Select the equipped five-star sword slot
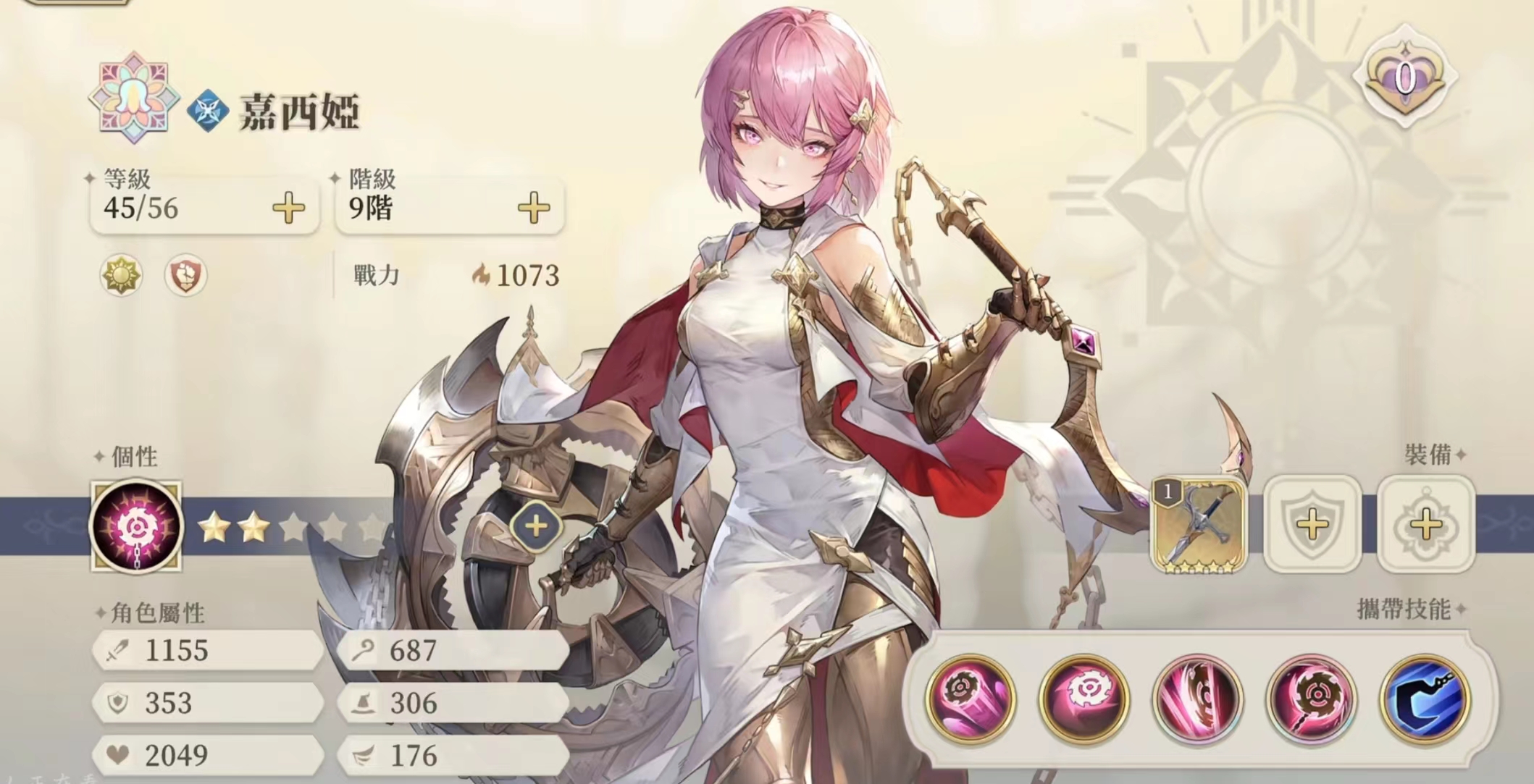Image resolution: width=1534 pixels, height=784 pixels. (x=1199, y=525)
